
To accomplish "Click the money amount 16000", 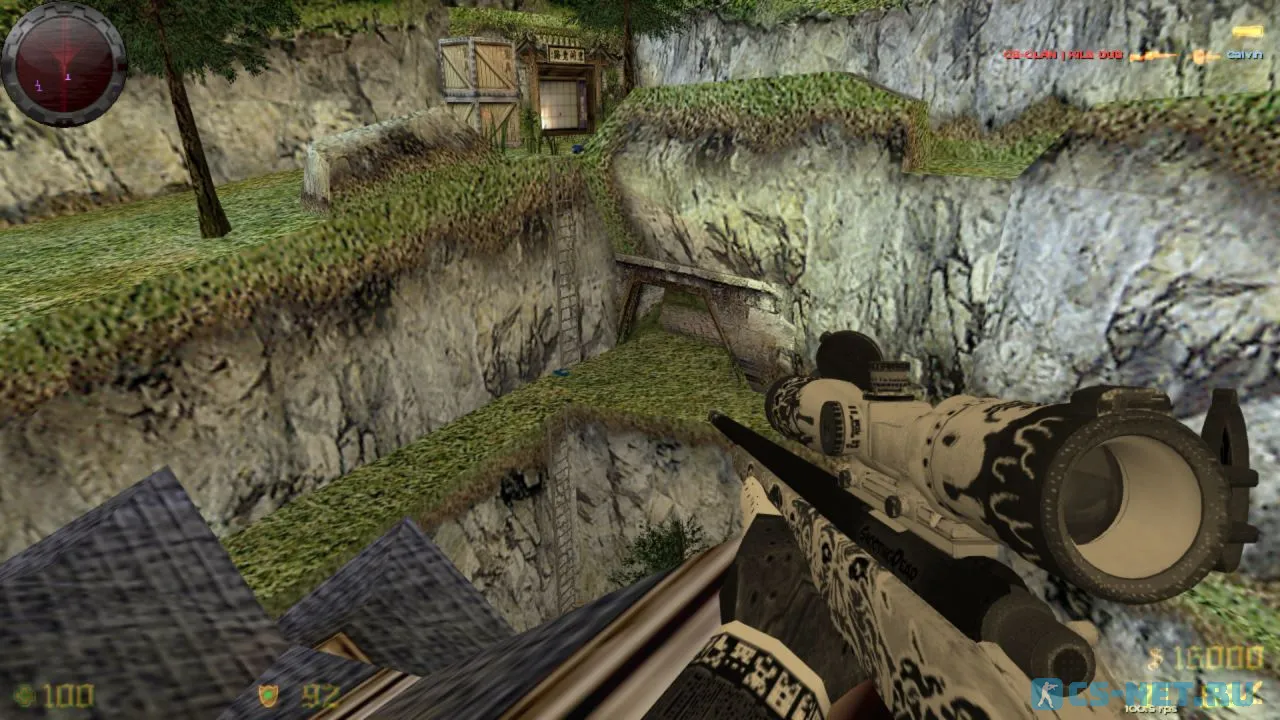I will coord(1220,657).
